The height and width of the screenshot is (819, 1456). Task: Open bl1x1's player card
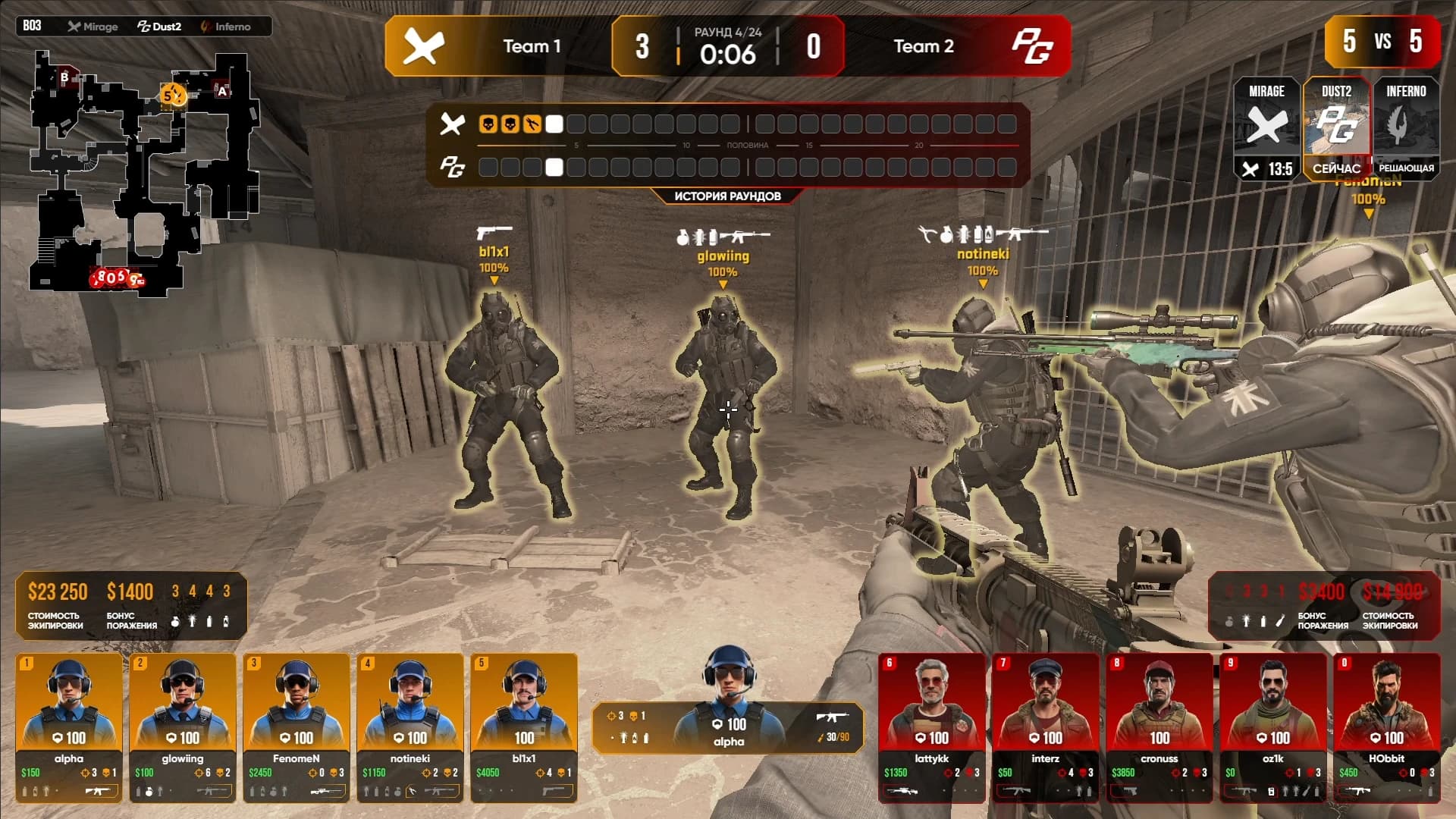click(524, 726)
